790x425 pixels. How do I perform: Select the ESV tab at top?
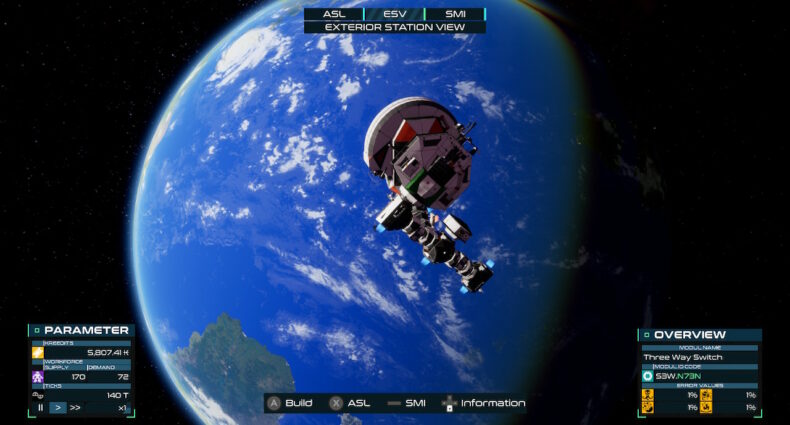click(394, 14)
